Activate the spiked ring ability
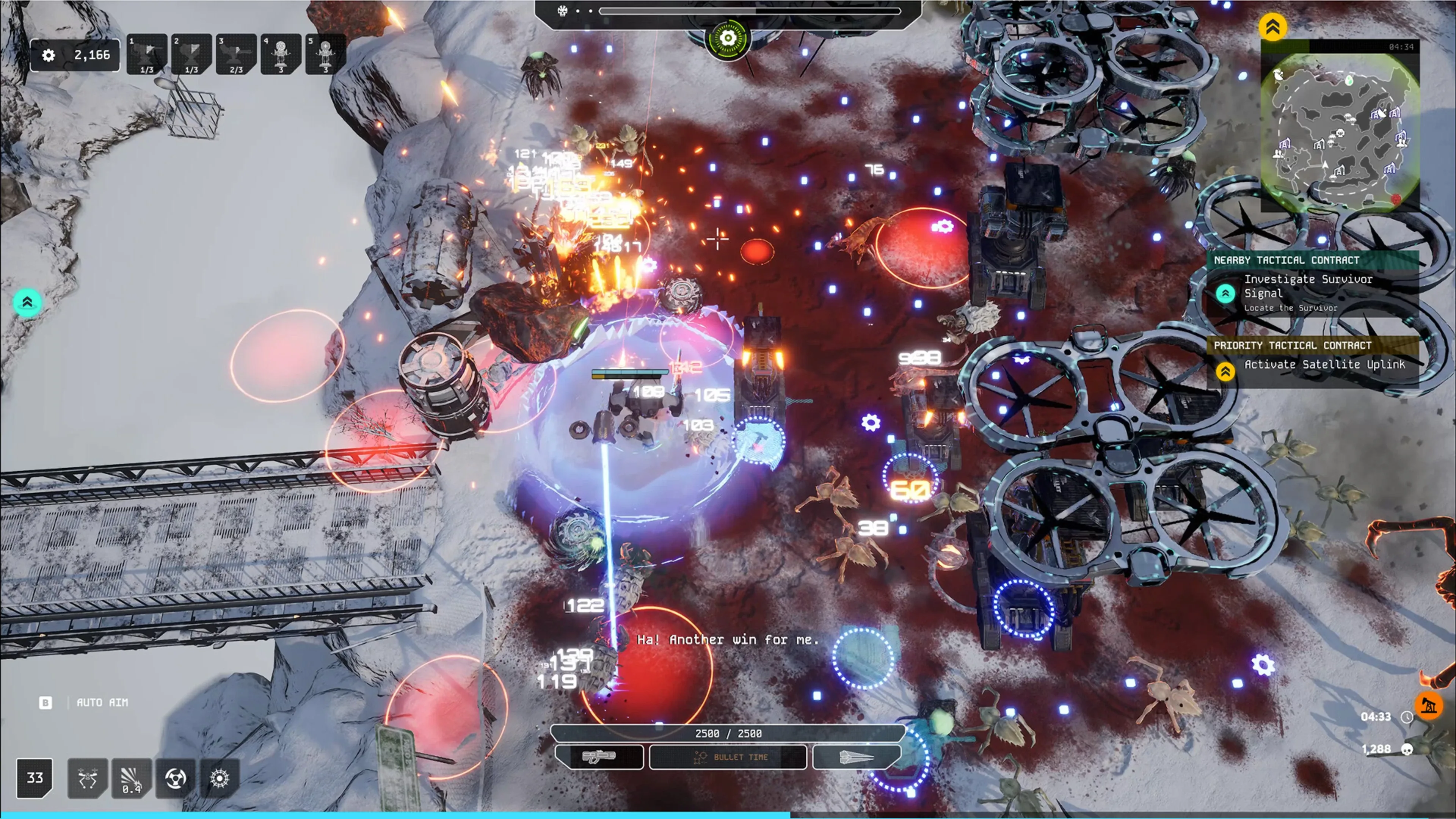The height and width of the screenshot is (819, 1456). pyautogui.click(x=219, y=778)
